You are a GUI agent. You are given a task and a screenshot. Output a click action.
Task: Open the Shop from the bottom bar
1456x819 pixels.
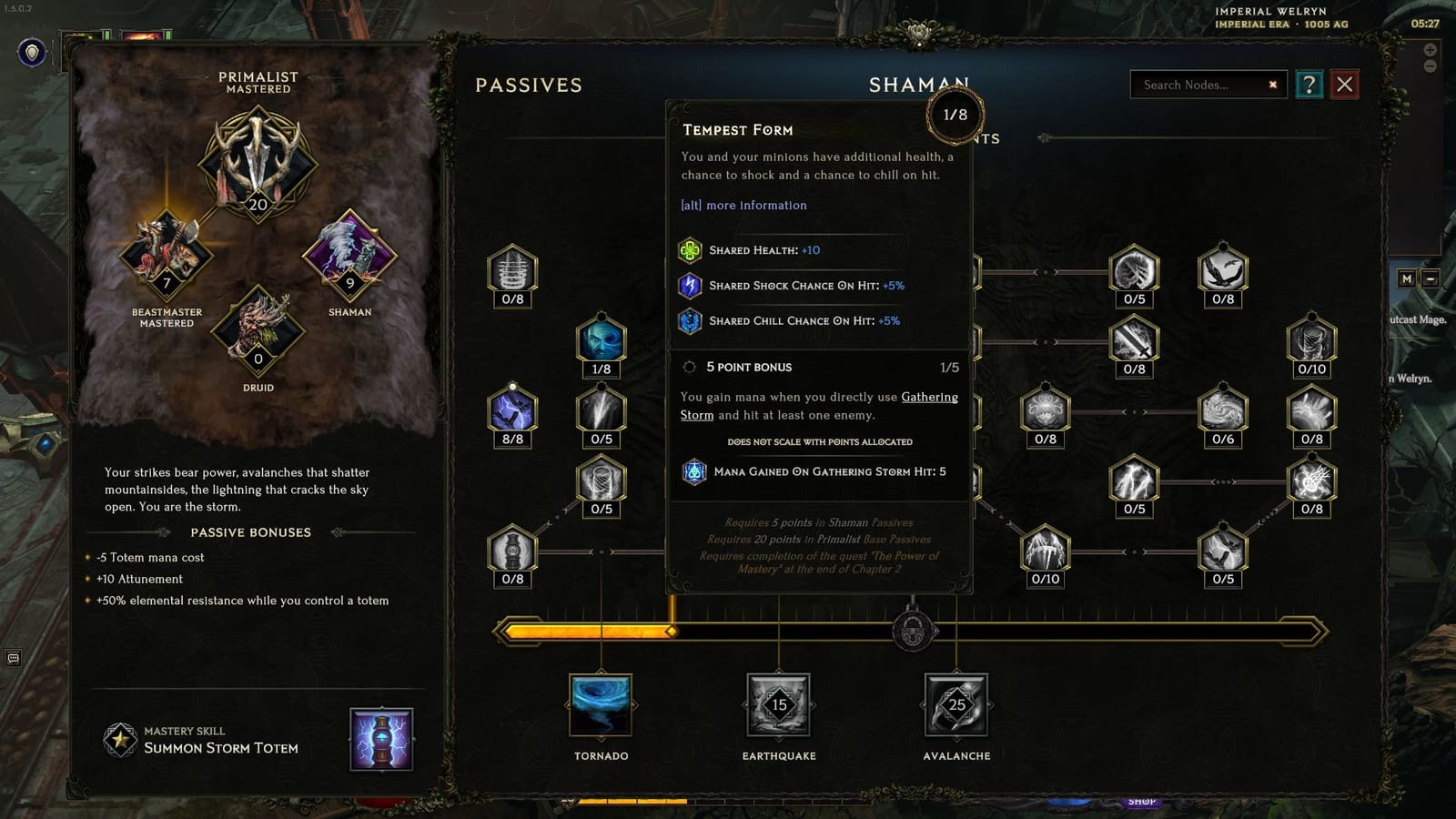tap(1142, 800)
